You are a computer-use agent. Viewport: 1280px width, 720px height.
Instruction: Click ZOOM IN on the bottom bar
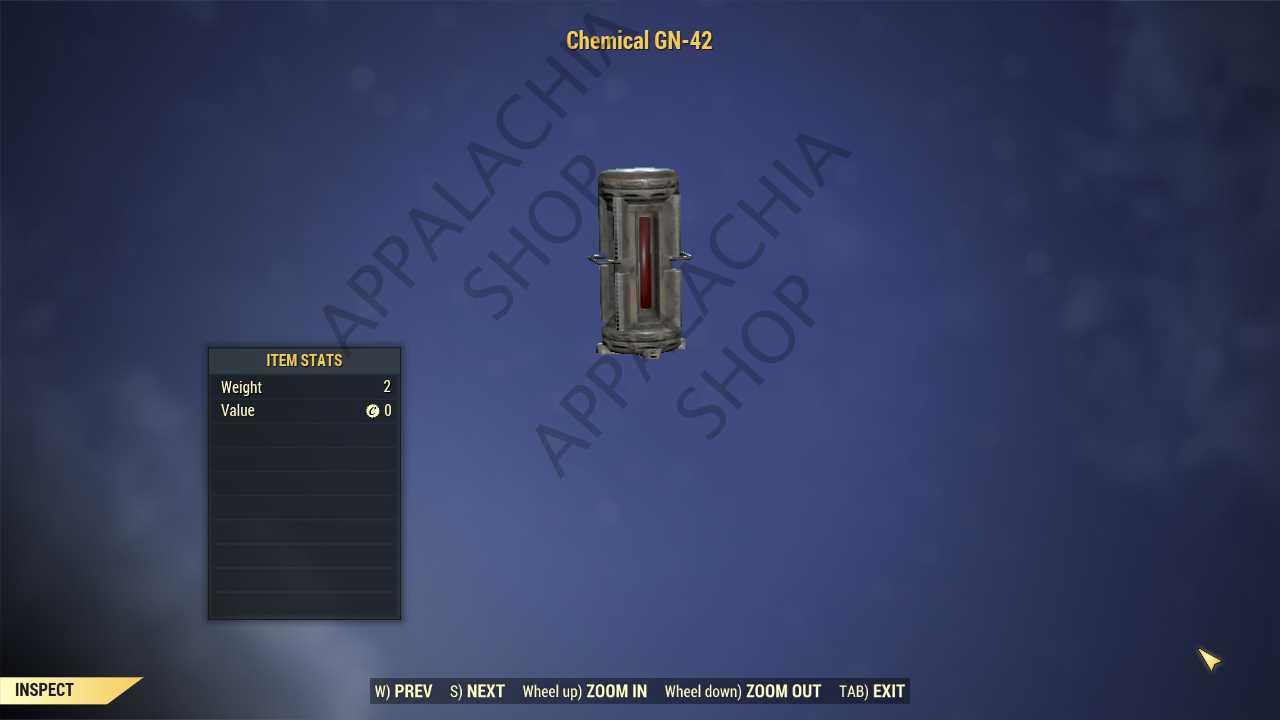[x=585, y=691]
